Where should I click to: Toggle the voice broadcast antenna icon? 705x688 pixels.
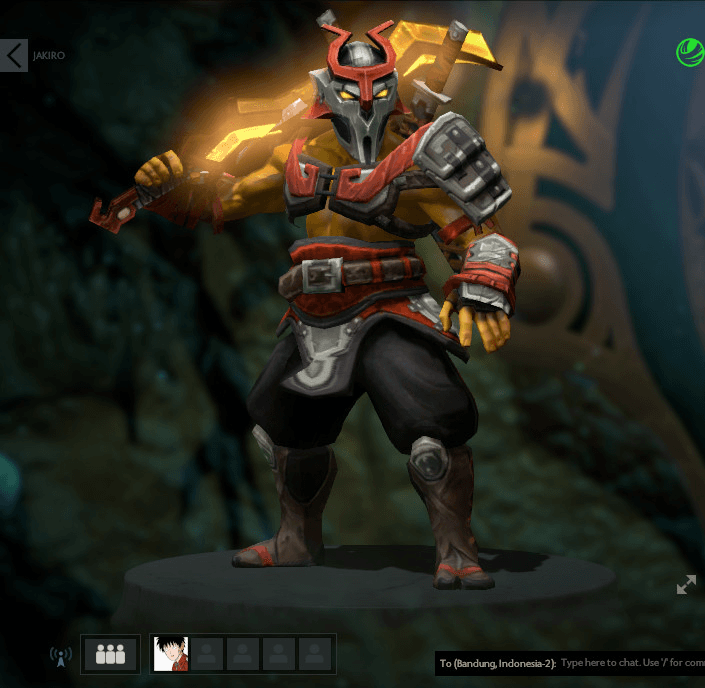(x=61, y=657)
